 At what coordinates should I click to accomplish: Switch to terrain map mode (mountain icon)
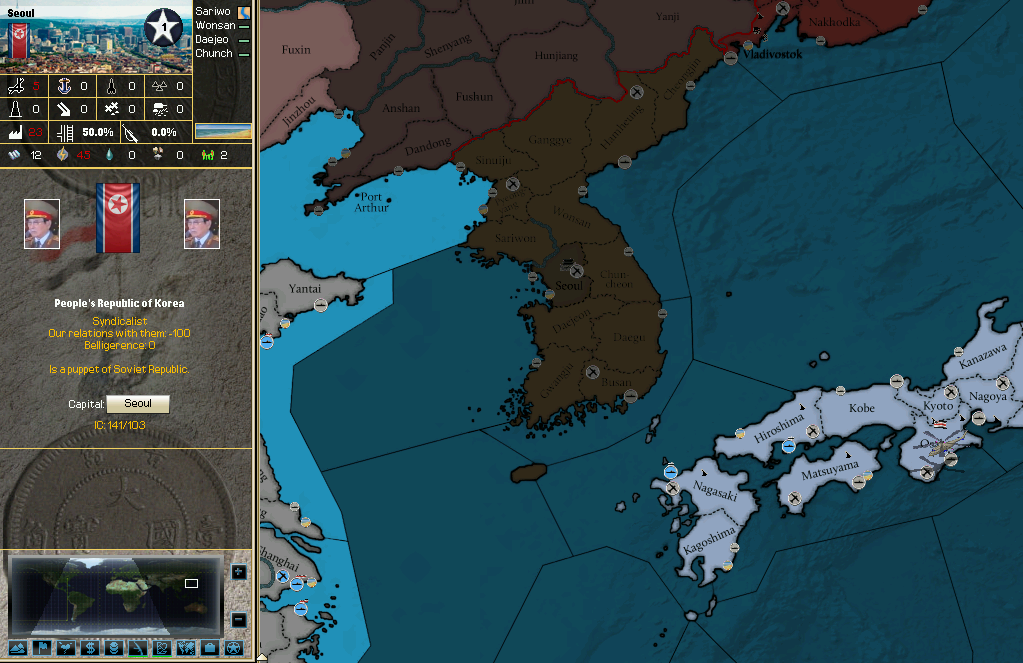17,648
